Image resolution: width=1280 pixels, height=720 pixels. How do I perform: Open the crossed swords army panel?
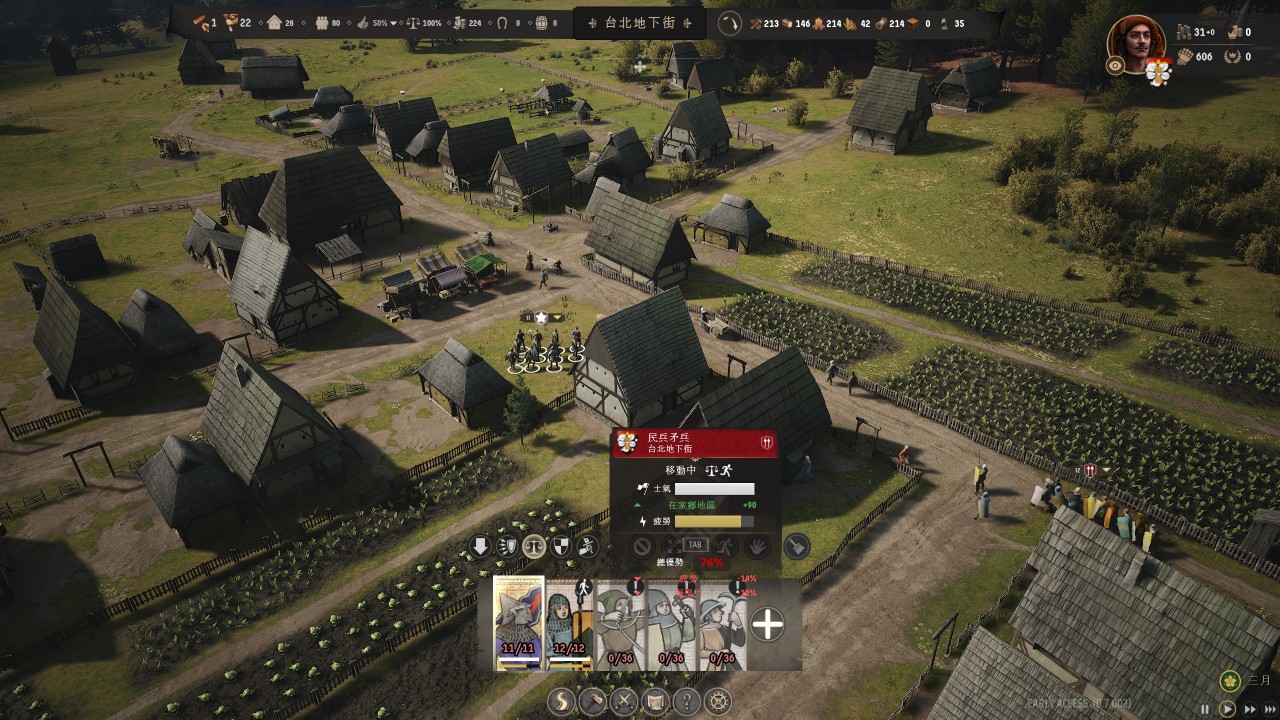pos(624,702)
